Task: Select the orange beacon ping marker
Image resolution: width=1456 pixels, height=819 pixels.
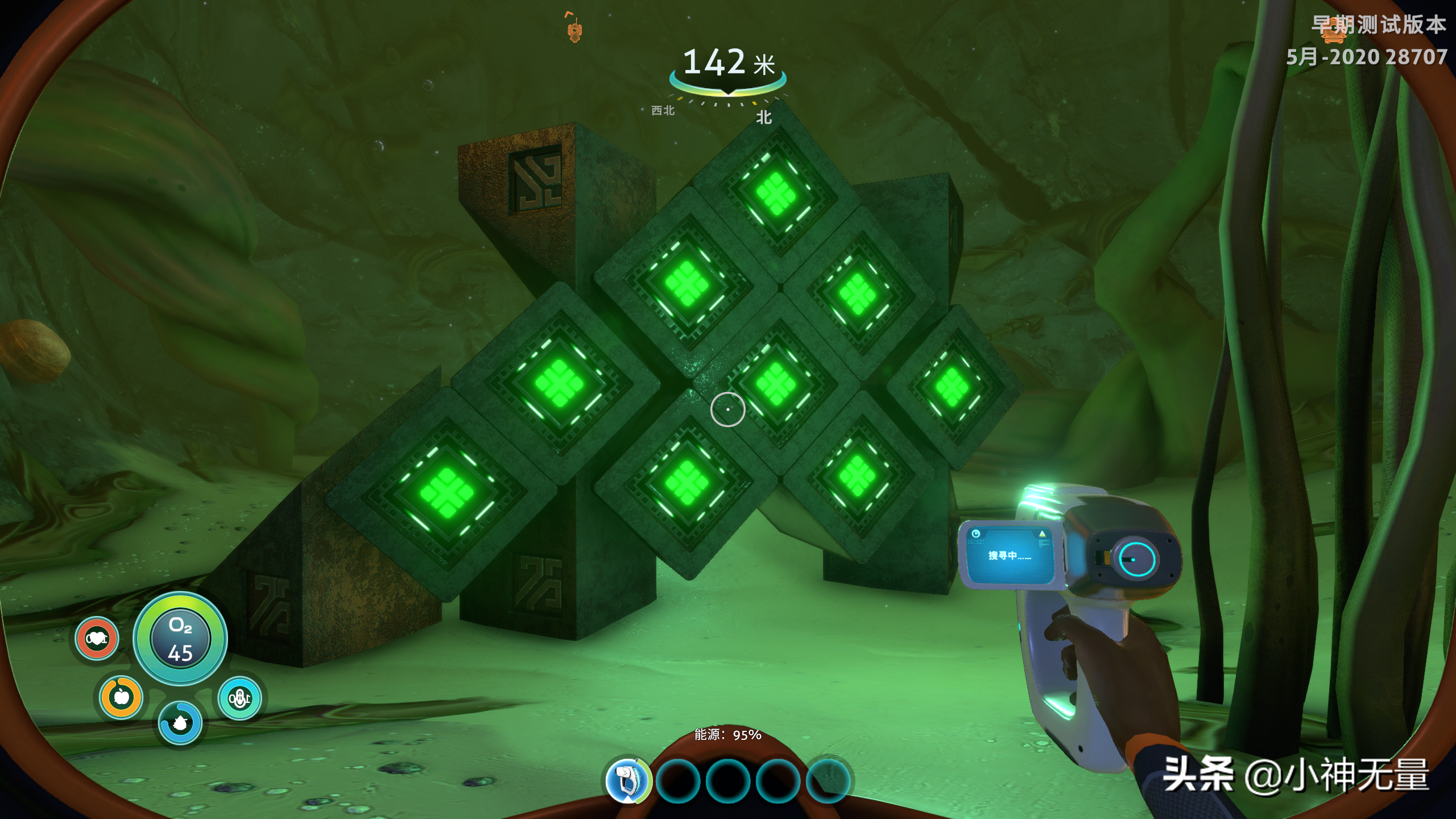Action: [574, 28]
